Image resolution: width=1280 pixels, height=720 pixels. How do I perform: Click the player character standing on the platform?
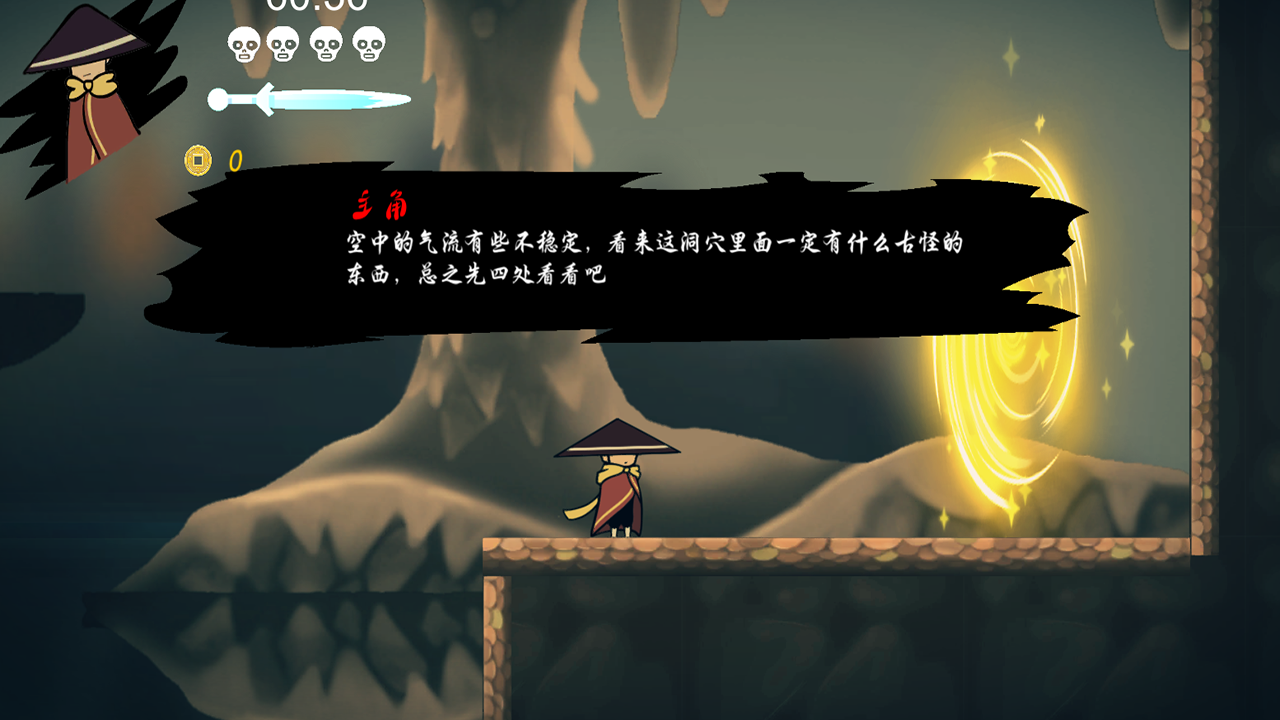coord(620,480)
